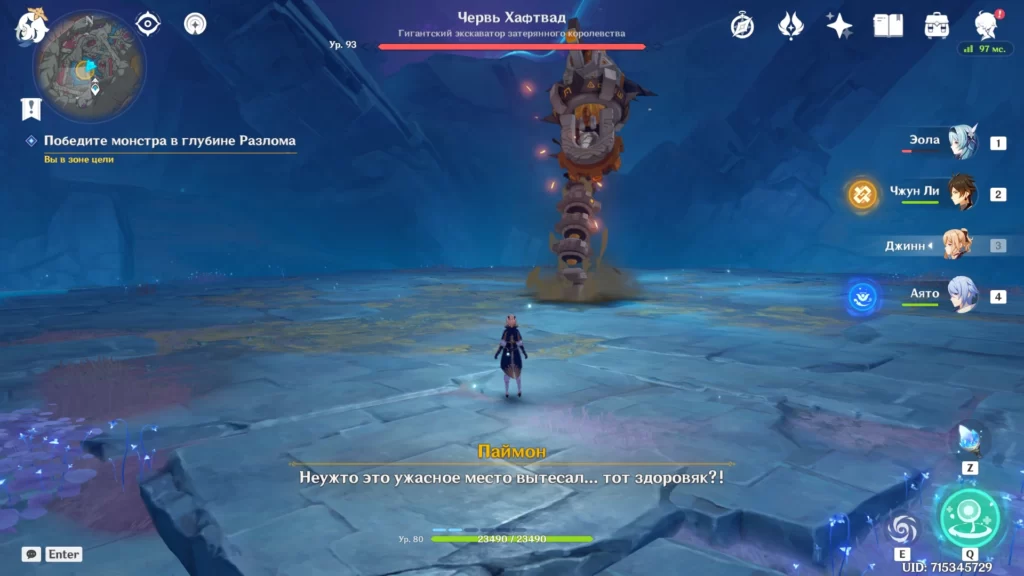Open the Paimon menu icon

[31, 25]
